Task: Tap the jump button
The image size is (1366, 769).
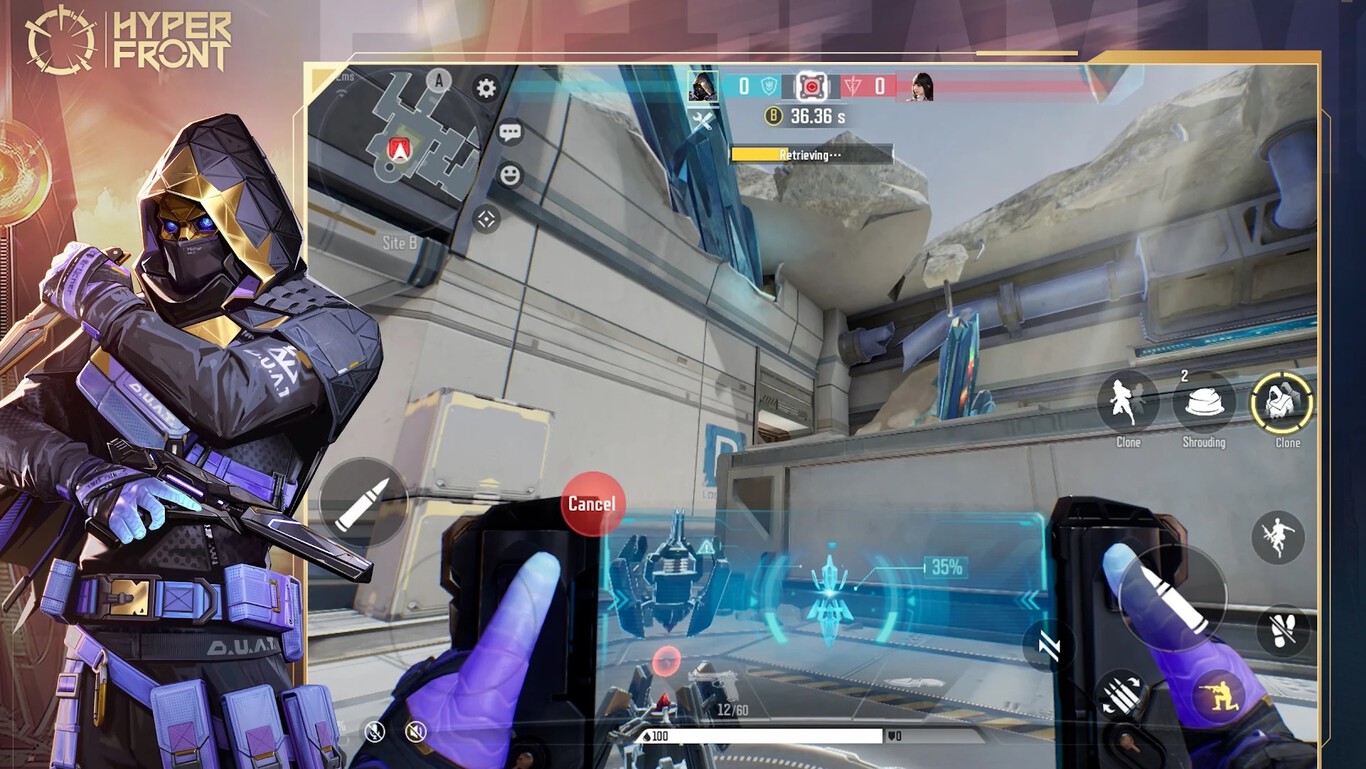Action: (1277, 537)
